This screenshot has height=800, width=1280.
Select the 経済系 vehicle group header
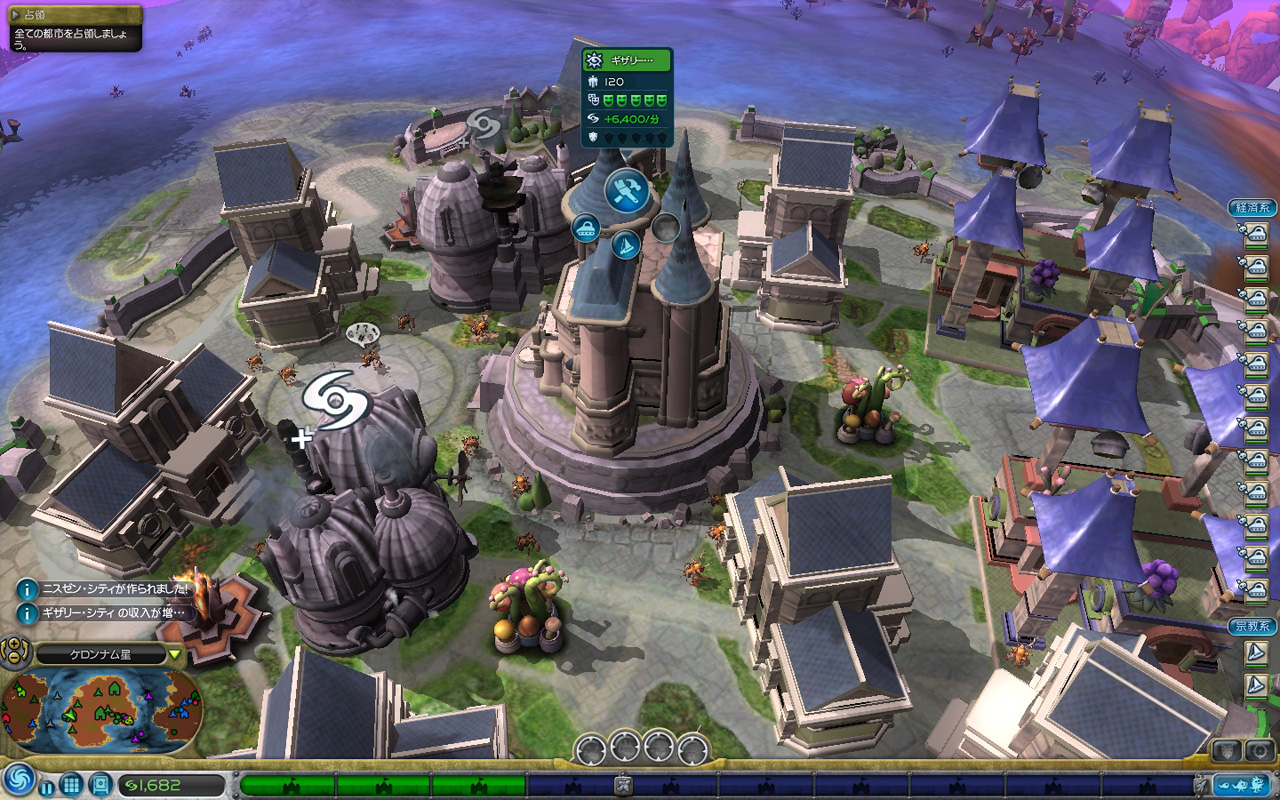pos(1252,208)
